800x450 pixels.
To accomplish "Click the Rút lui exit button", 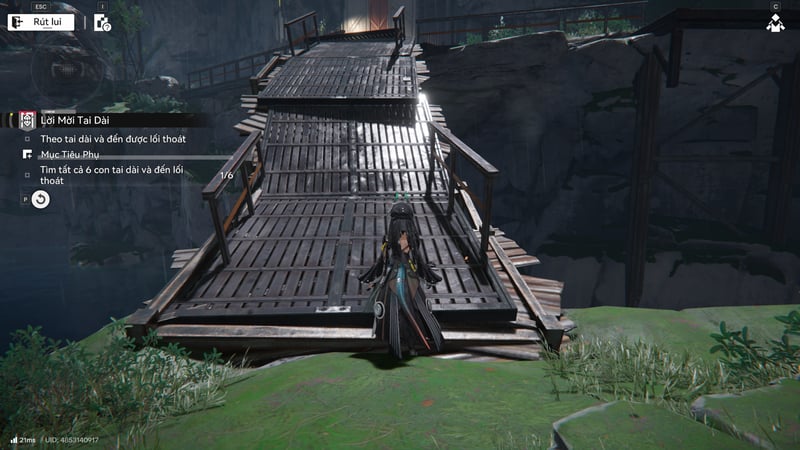I will coord(42,22).
